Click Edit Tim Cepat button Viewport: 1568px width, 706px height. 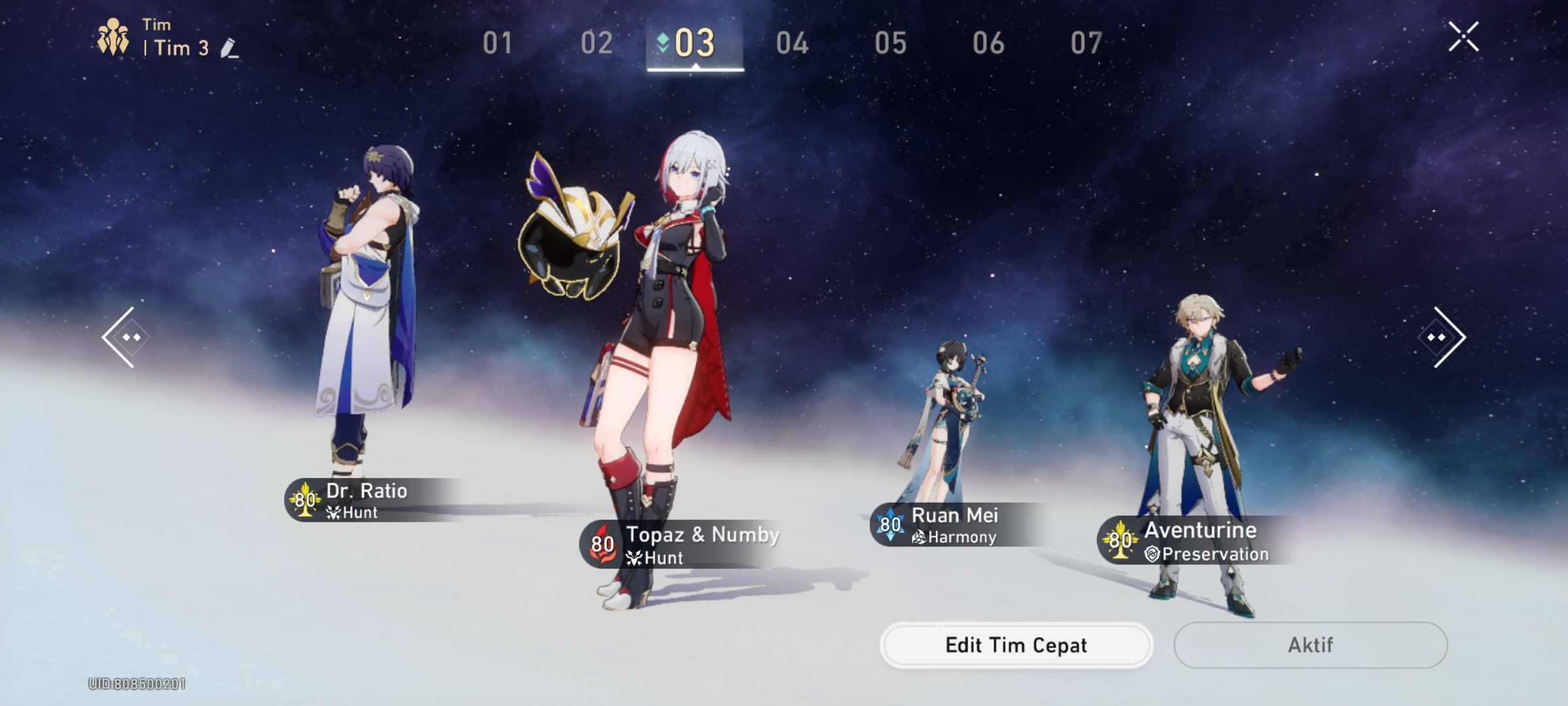(x=1015, y=645)
